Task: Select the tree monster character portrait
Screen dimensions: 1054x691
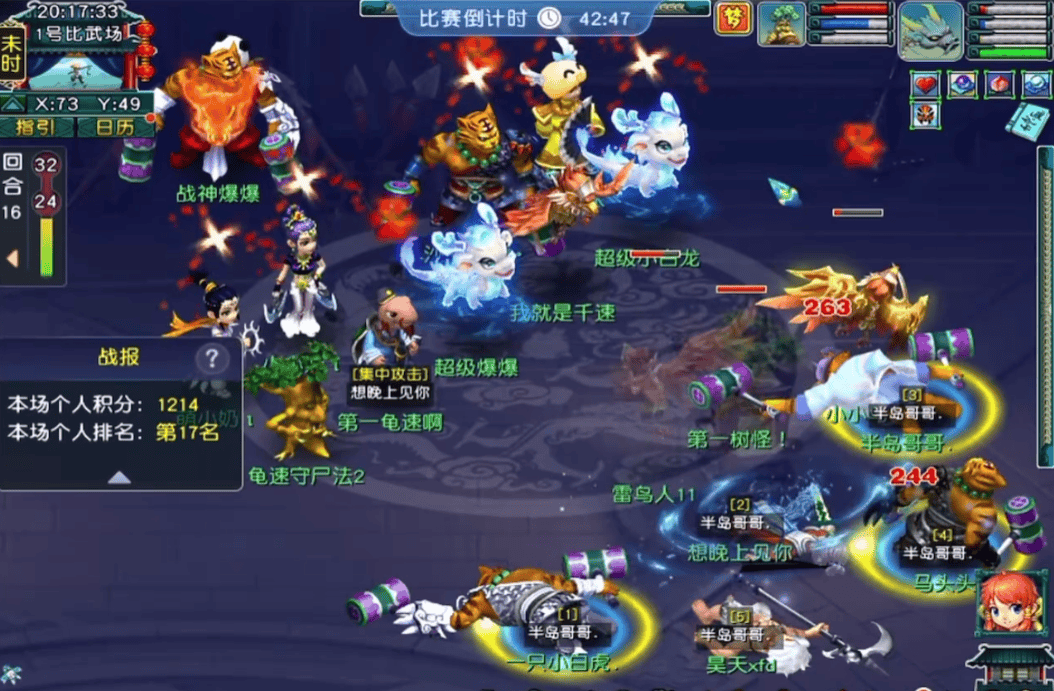Action: tap(781, 24)
